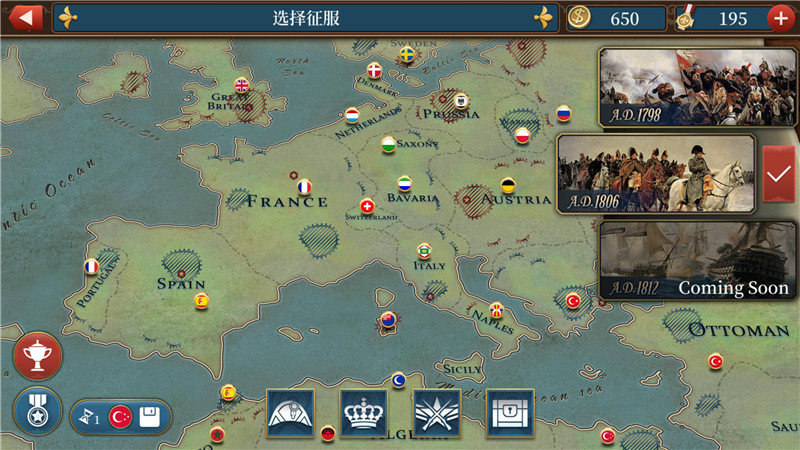
Task: Choose Spain's flag marker
Action: [x=201, y=300]
